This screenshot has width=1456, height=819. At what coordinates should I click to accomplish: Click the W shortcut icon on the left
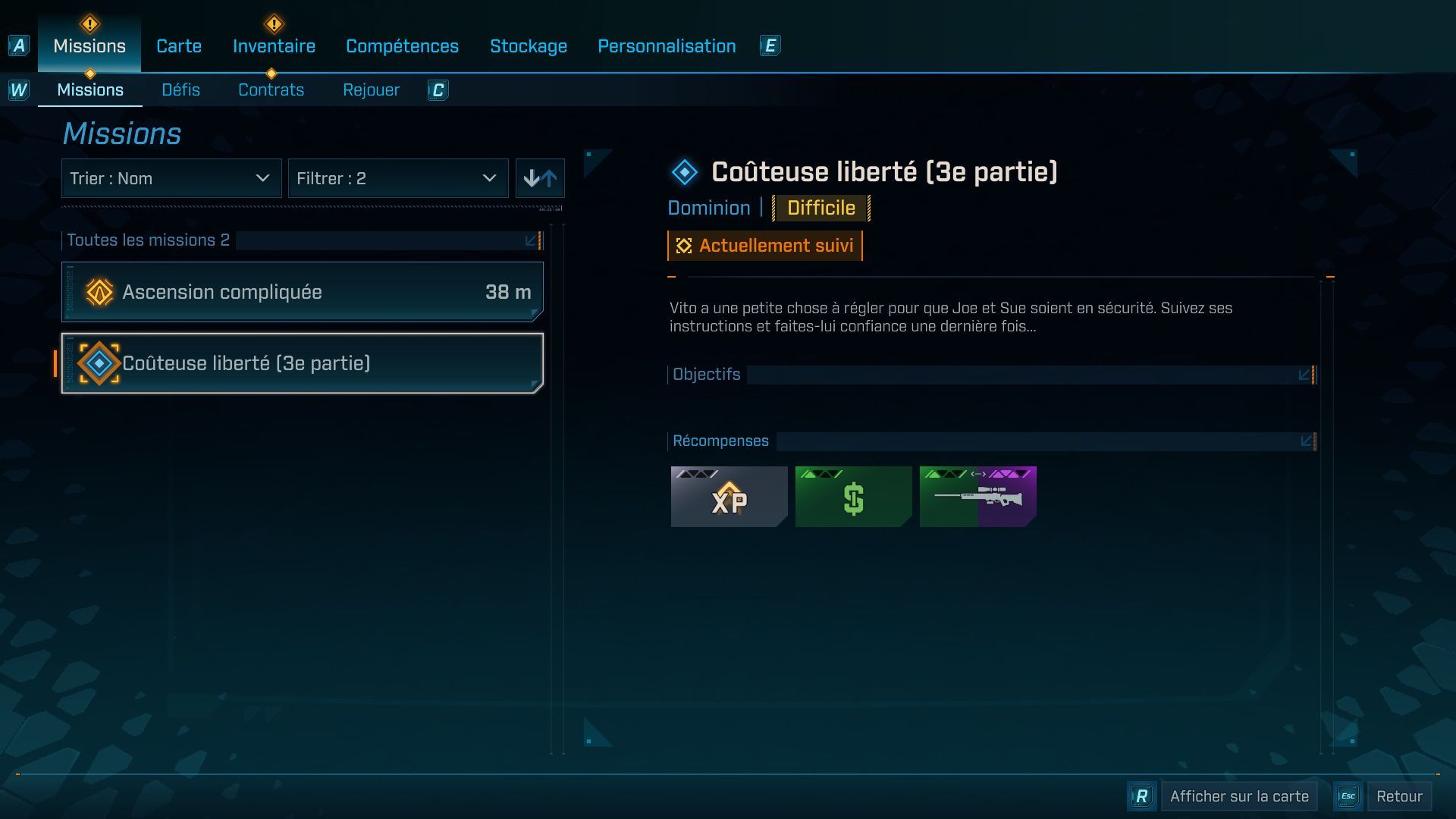tap(17, 89)
